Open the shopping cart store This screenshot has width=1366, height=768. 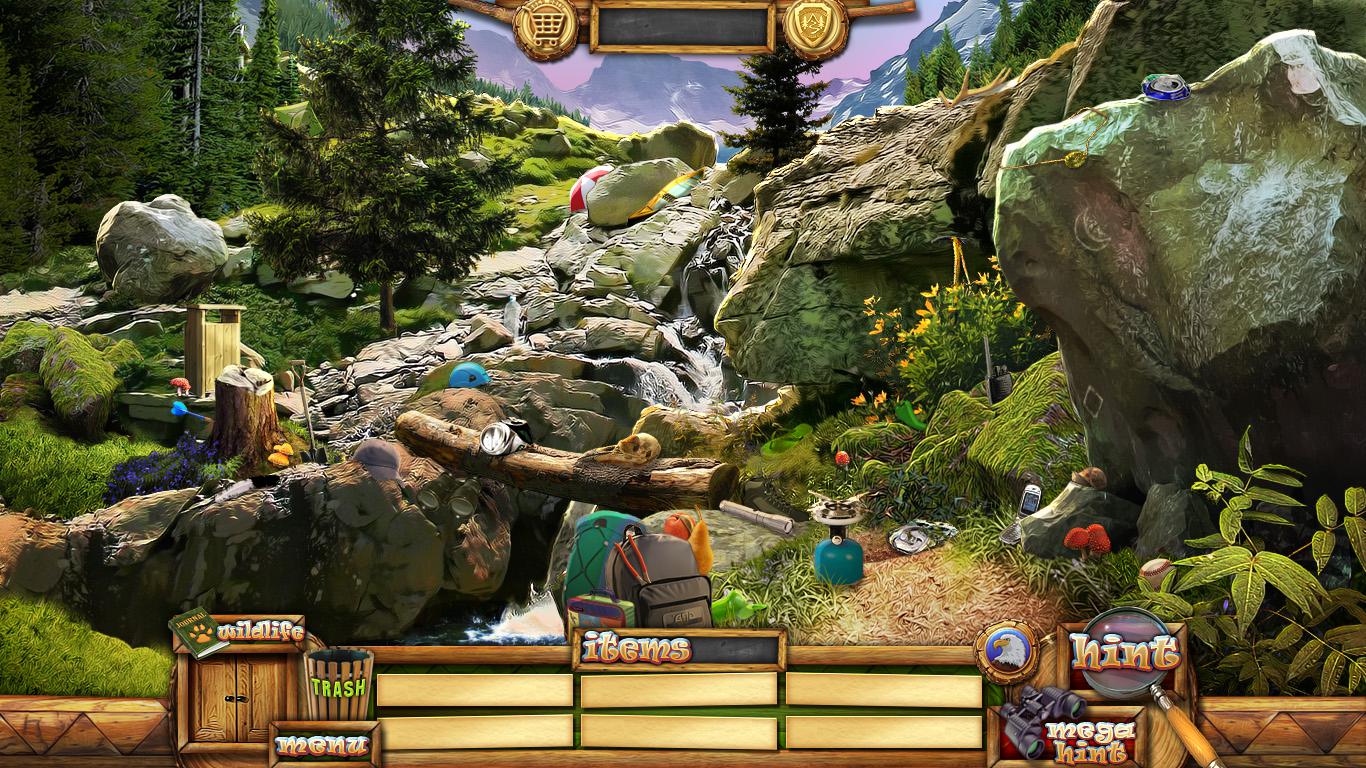coord(545,26)
